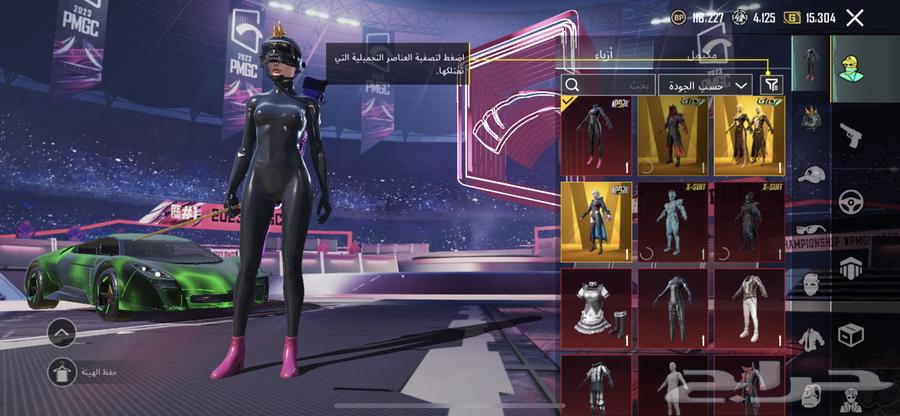Select the white maid dress with boots
Image resolution: width=900 pixels, height=416 pixels.
(x=595, y=306)
